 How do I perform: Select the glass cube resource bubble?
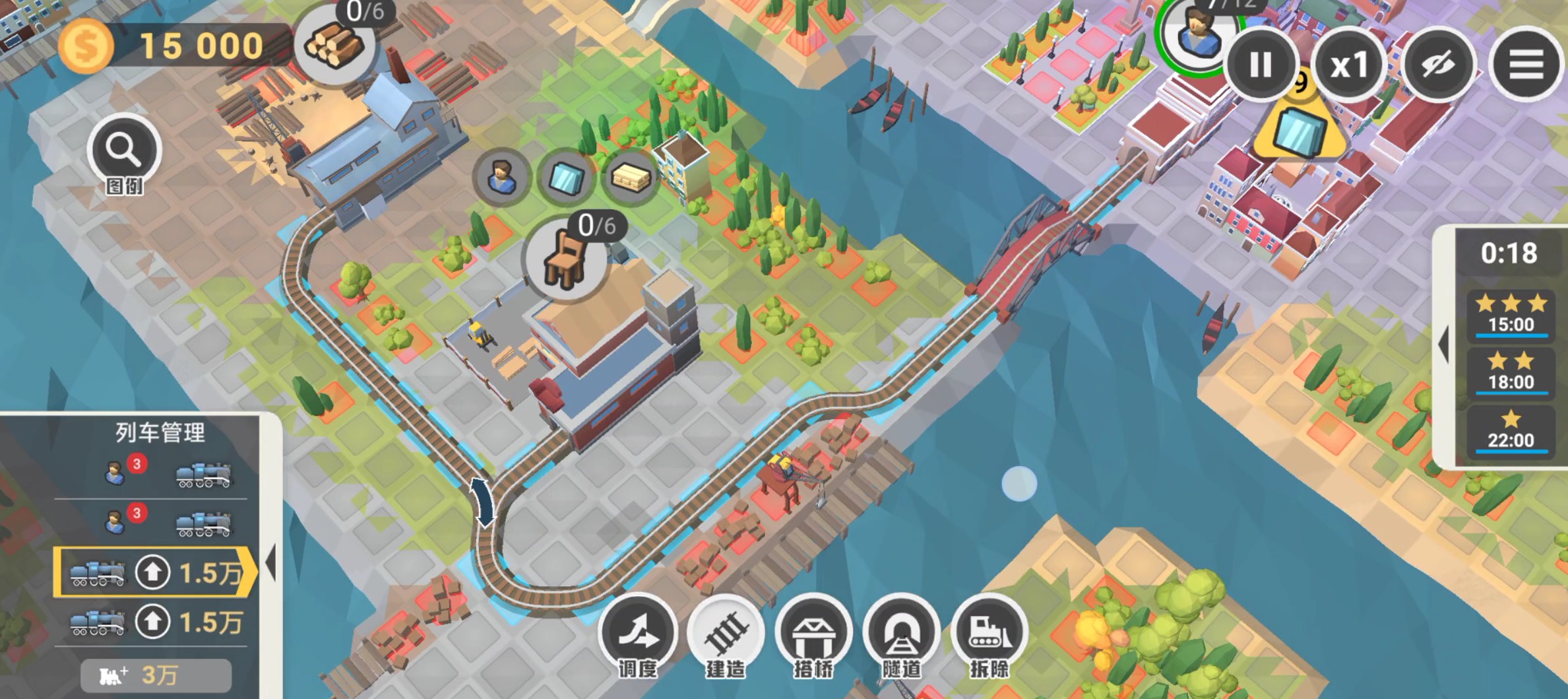pos(566,177)
